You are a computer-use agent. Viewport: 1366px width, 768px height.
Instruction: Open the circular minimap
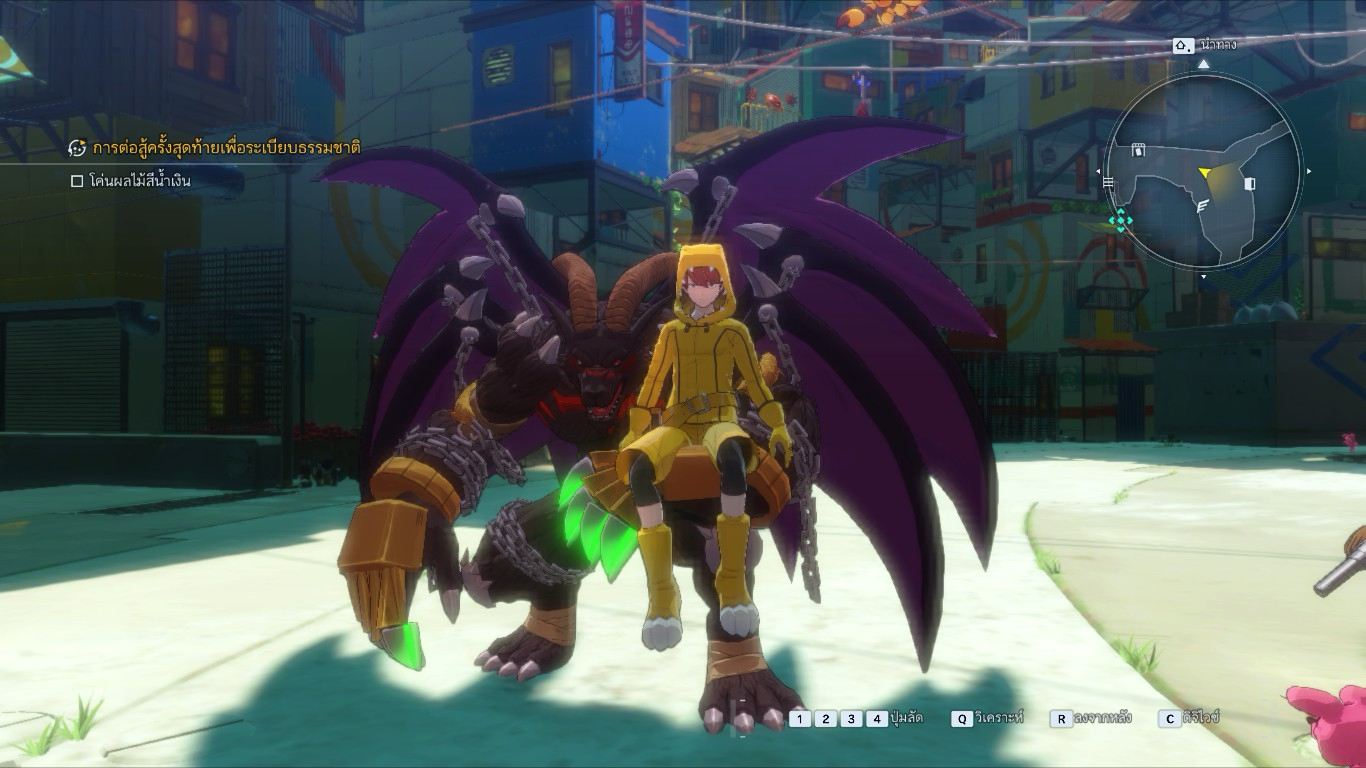[x=1204, y=173]
